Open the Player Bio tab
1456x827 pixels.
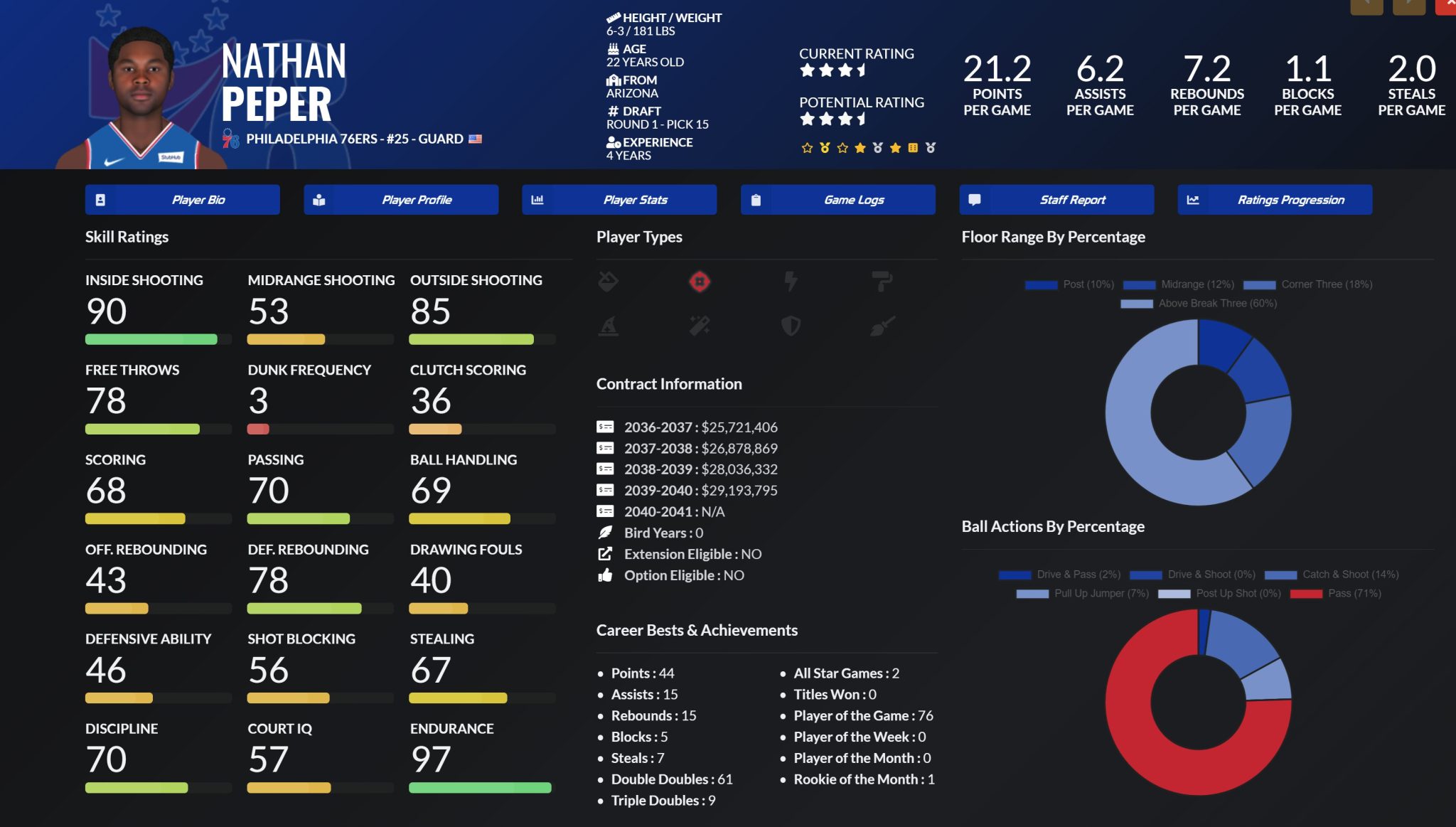click(182, 200)
